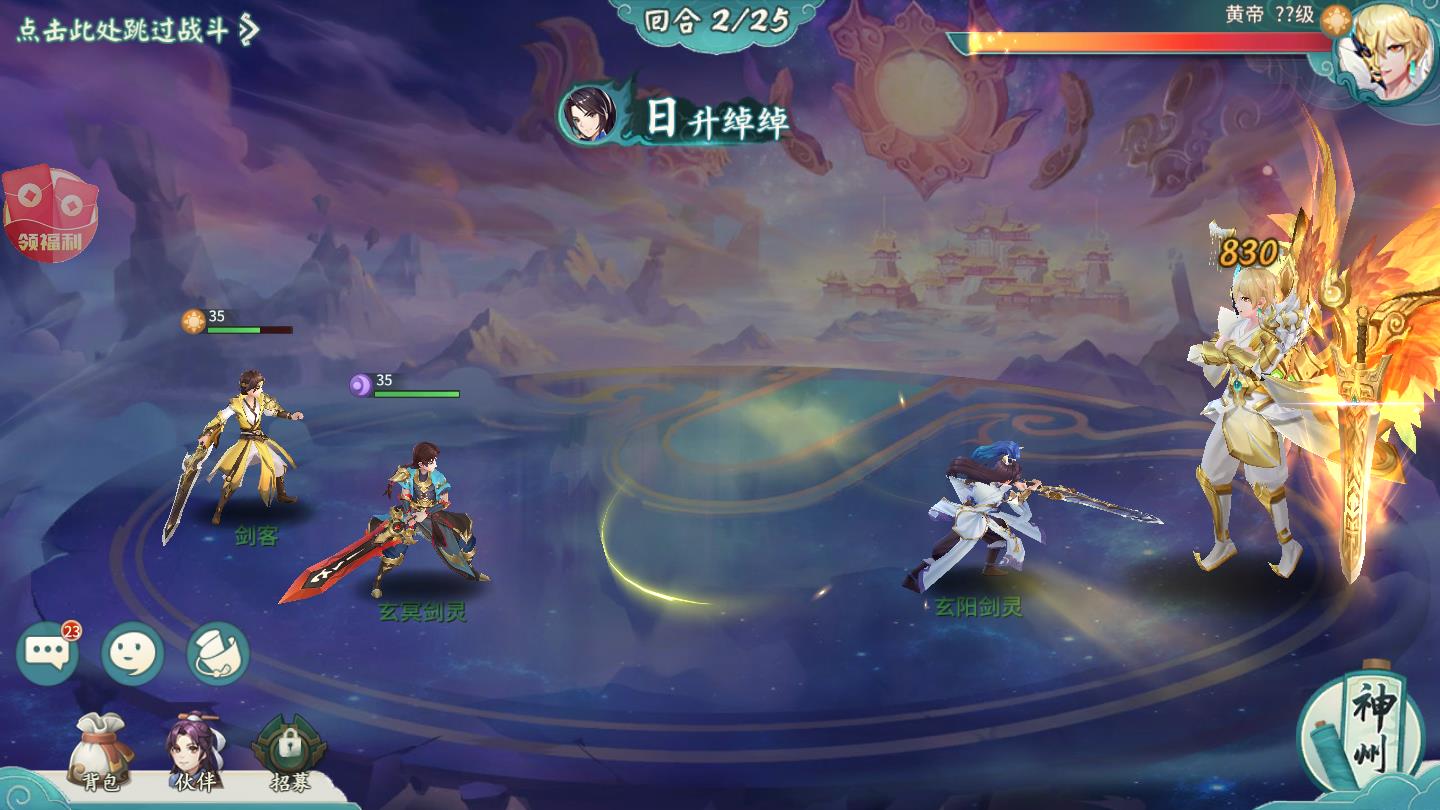
Task: Skip the battle via top-left text
Action: click(137, 29)
